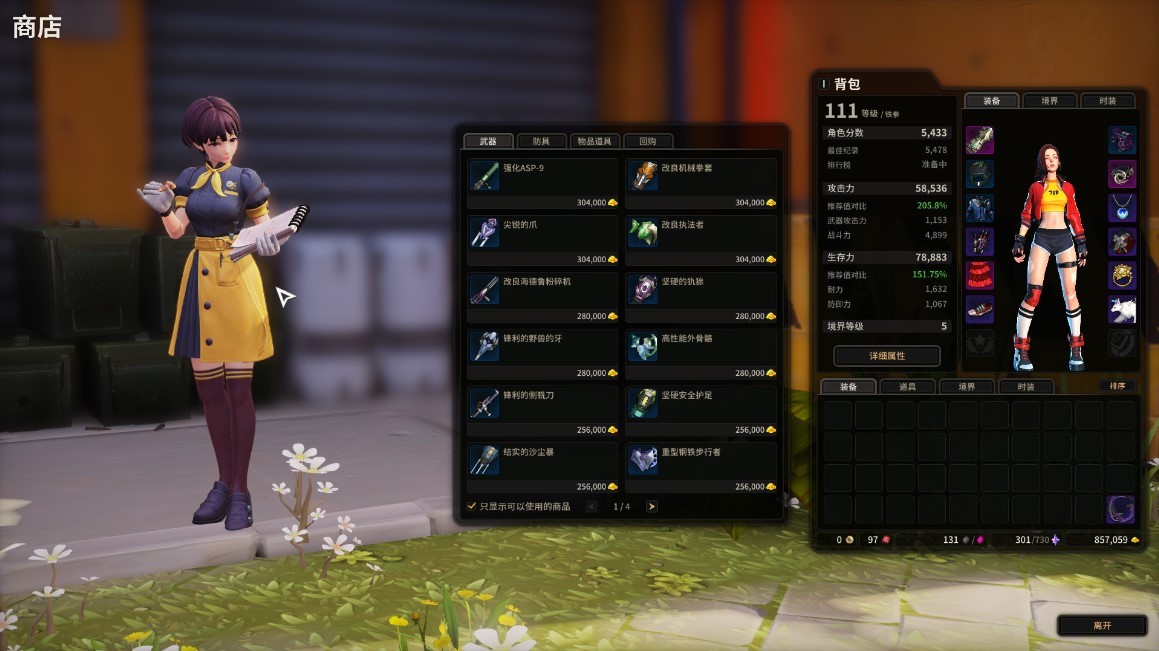Open the 物品道具 shop category

[x=596, y=142]
